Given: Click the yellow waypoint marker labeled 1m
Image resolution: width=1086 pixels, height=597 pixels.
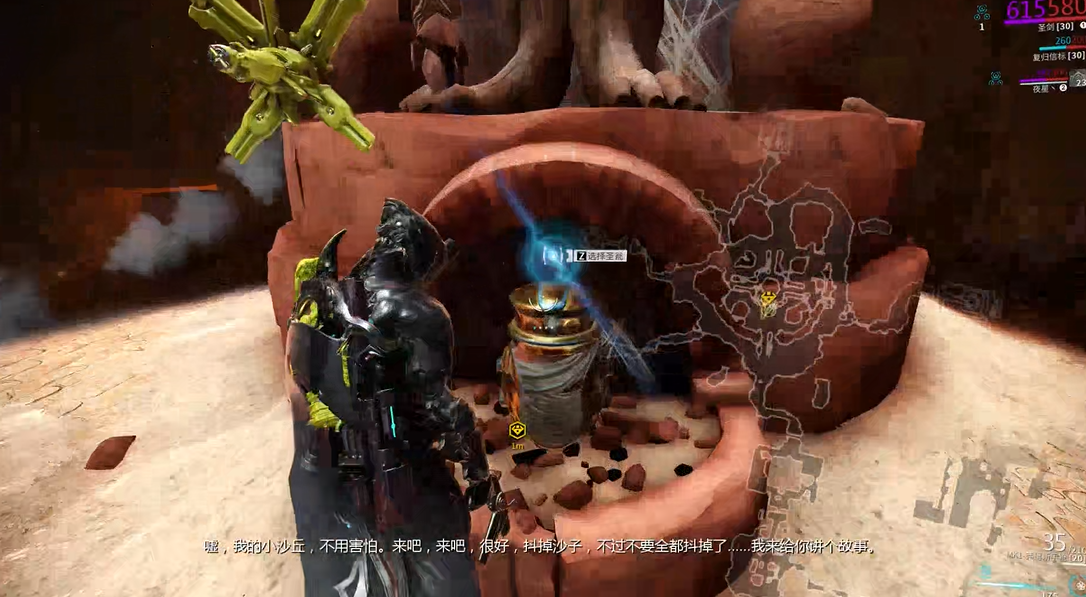Looking at the screenshot, I should [x=517, y=430].
